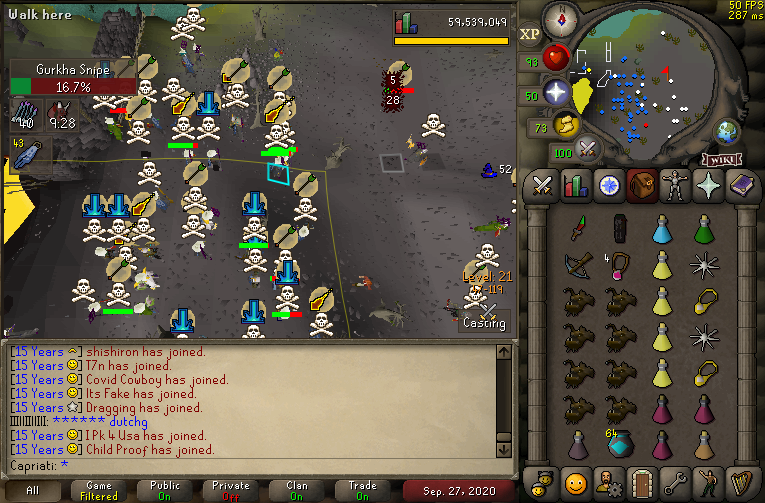
Task: Toggle the XP drops button
Action: coord(530,34)
